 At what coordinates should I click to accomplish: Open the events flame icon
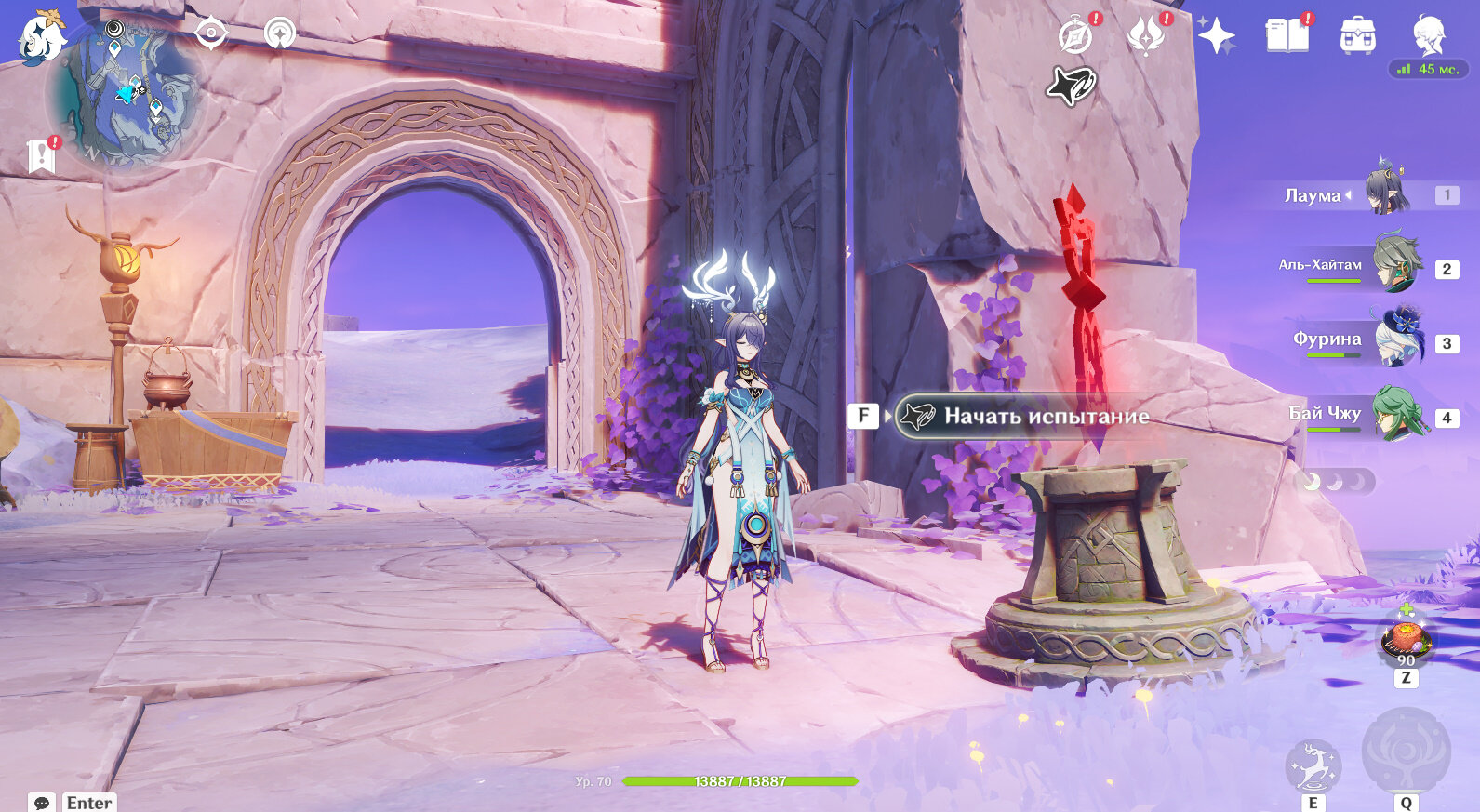click(1145, 36)
